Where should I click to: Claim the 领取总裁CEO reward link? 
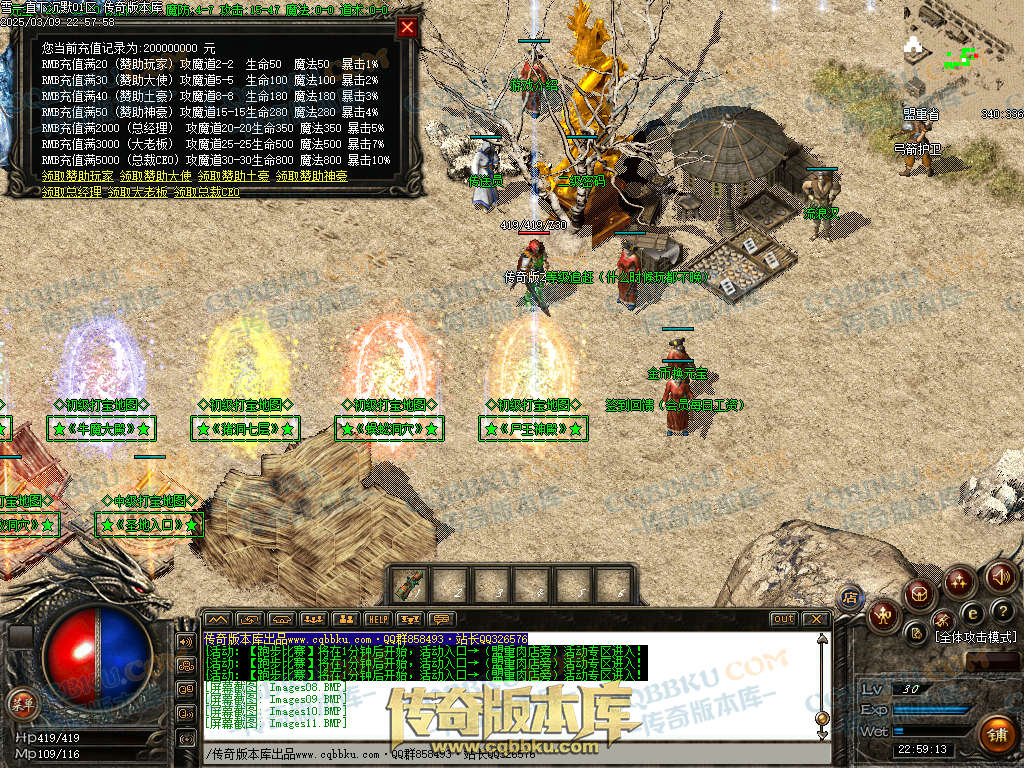(206, 191)
